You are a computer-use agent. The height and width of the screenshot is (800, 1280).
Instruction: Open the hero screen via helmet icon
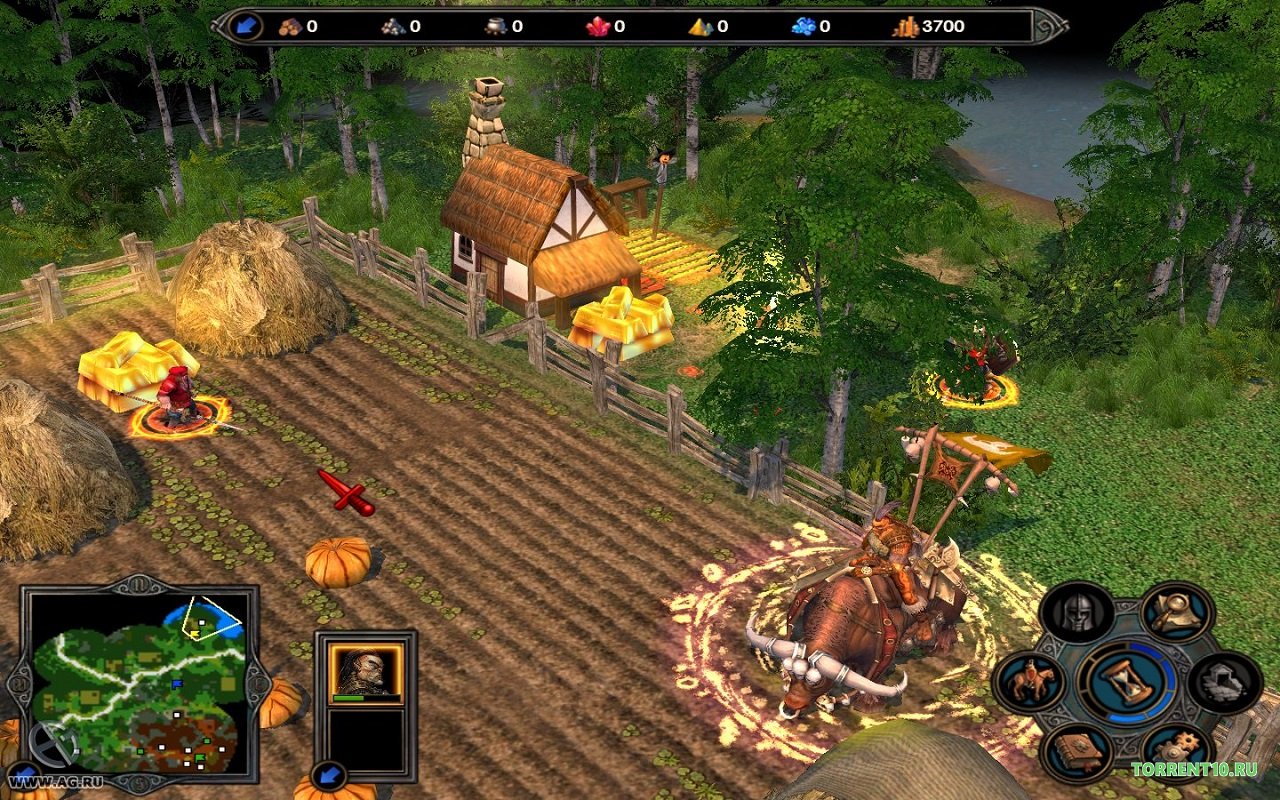[1076, 613]
